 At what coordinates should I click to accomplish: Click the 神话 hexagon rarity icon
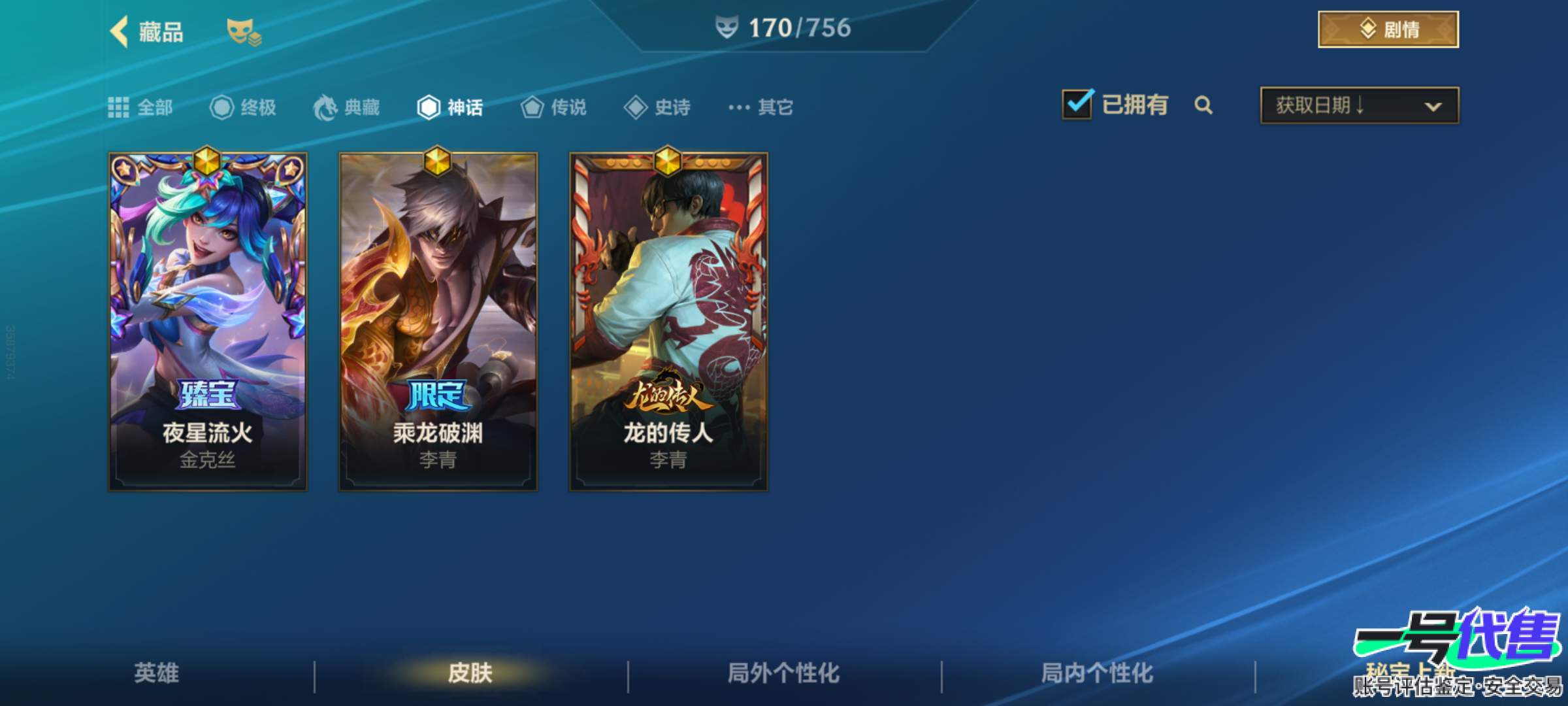click(x=428, y=108)
